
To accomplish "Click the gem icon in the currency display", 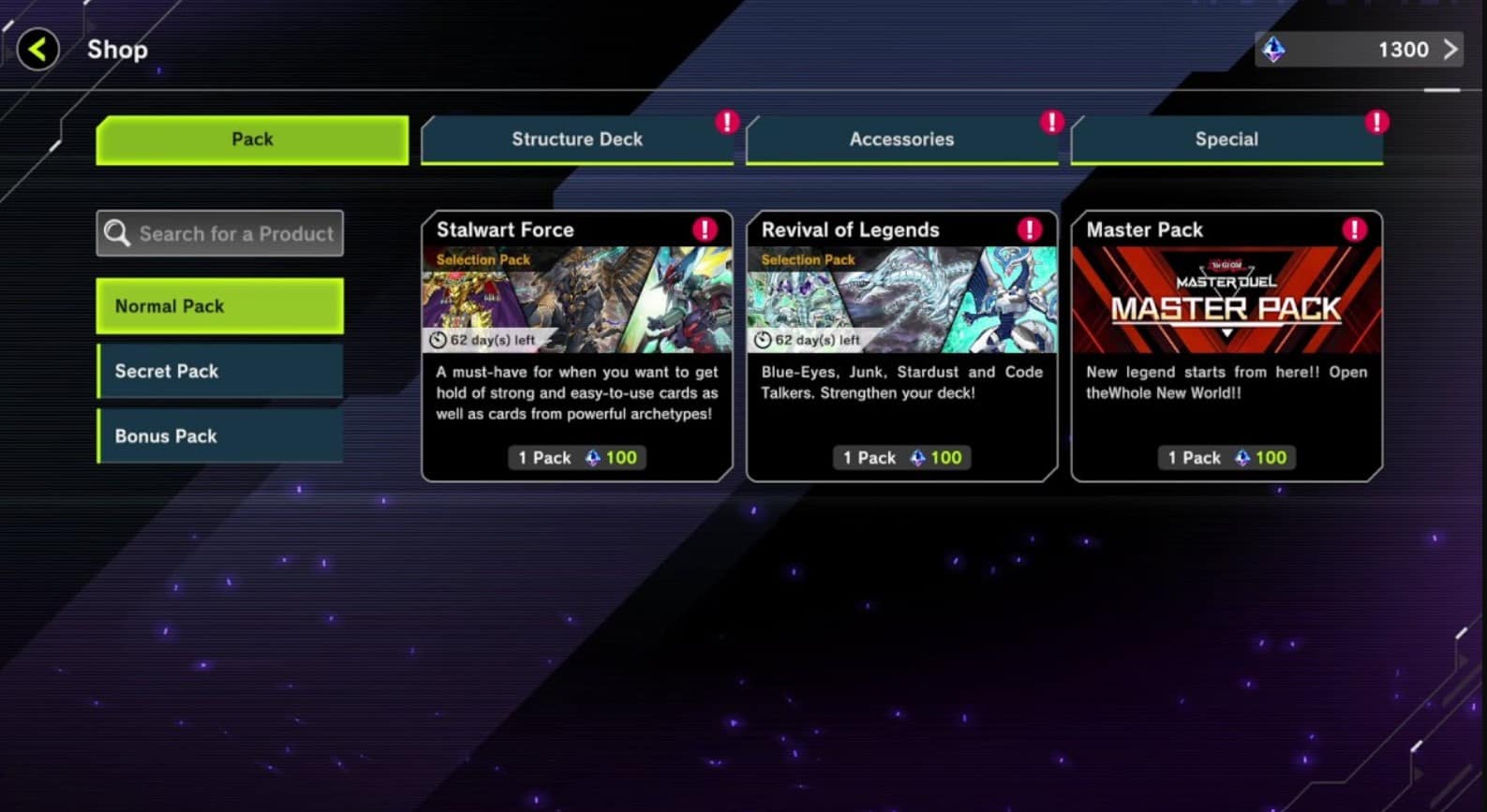I will [x=1274, y=49].
